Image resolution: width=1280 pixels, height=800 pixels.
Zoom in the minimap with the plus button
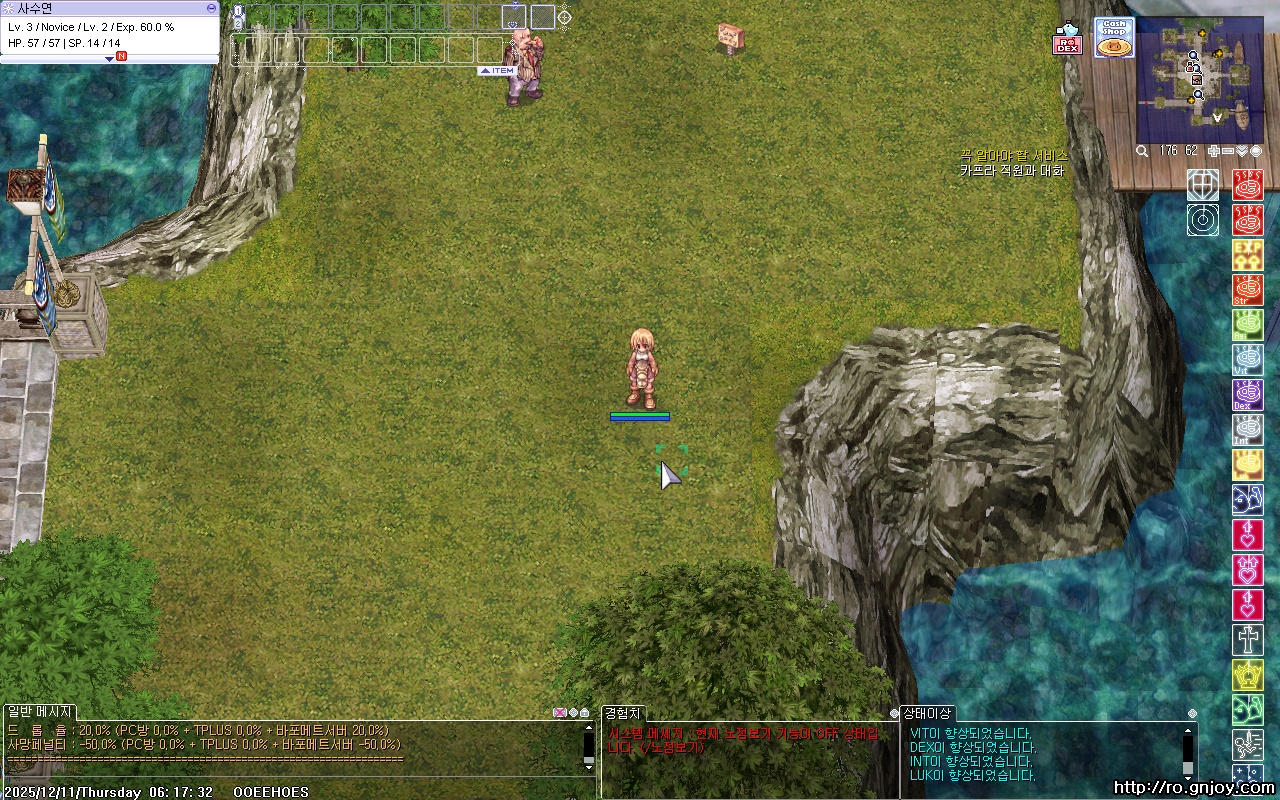pyautogui.click(x=1214, y=151)
